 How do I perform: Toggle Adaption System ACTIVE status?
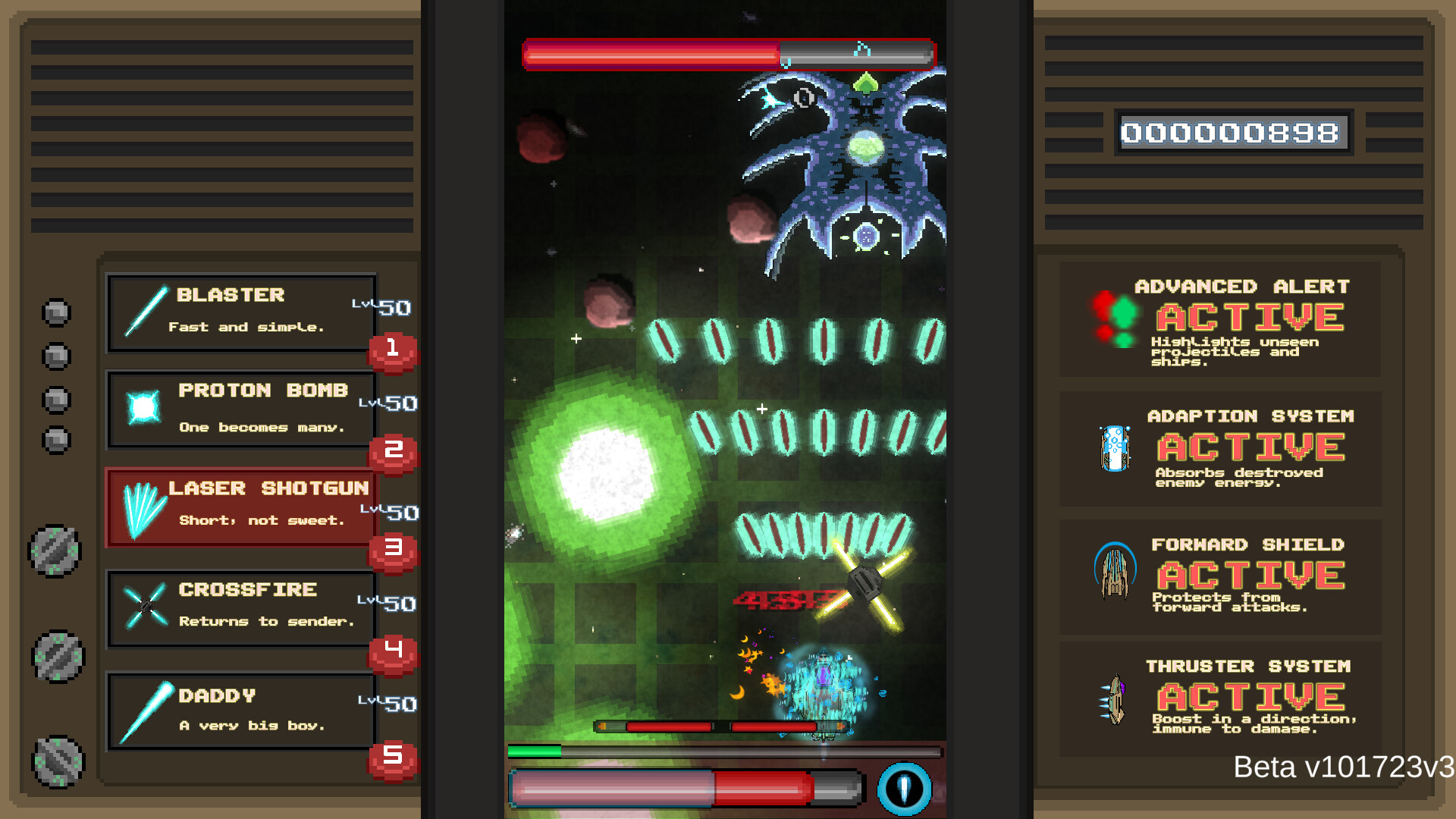click(x=1250, y=447)
